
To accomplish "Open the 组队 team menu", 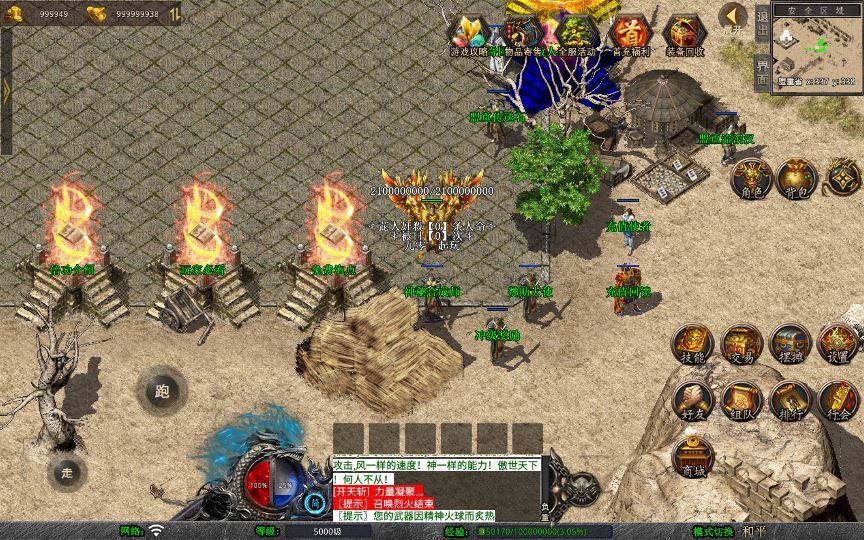I will click(x=741, y=400).
